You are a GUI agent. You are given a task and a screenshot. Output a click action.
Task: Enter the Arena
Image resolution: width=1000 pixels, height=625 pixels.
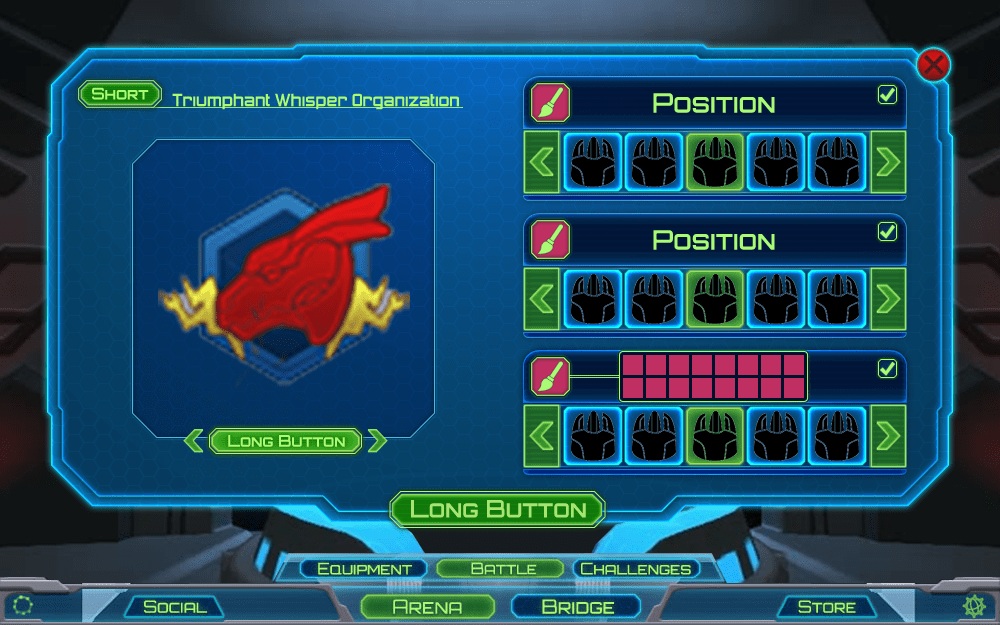click(427, 606)
